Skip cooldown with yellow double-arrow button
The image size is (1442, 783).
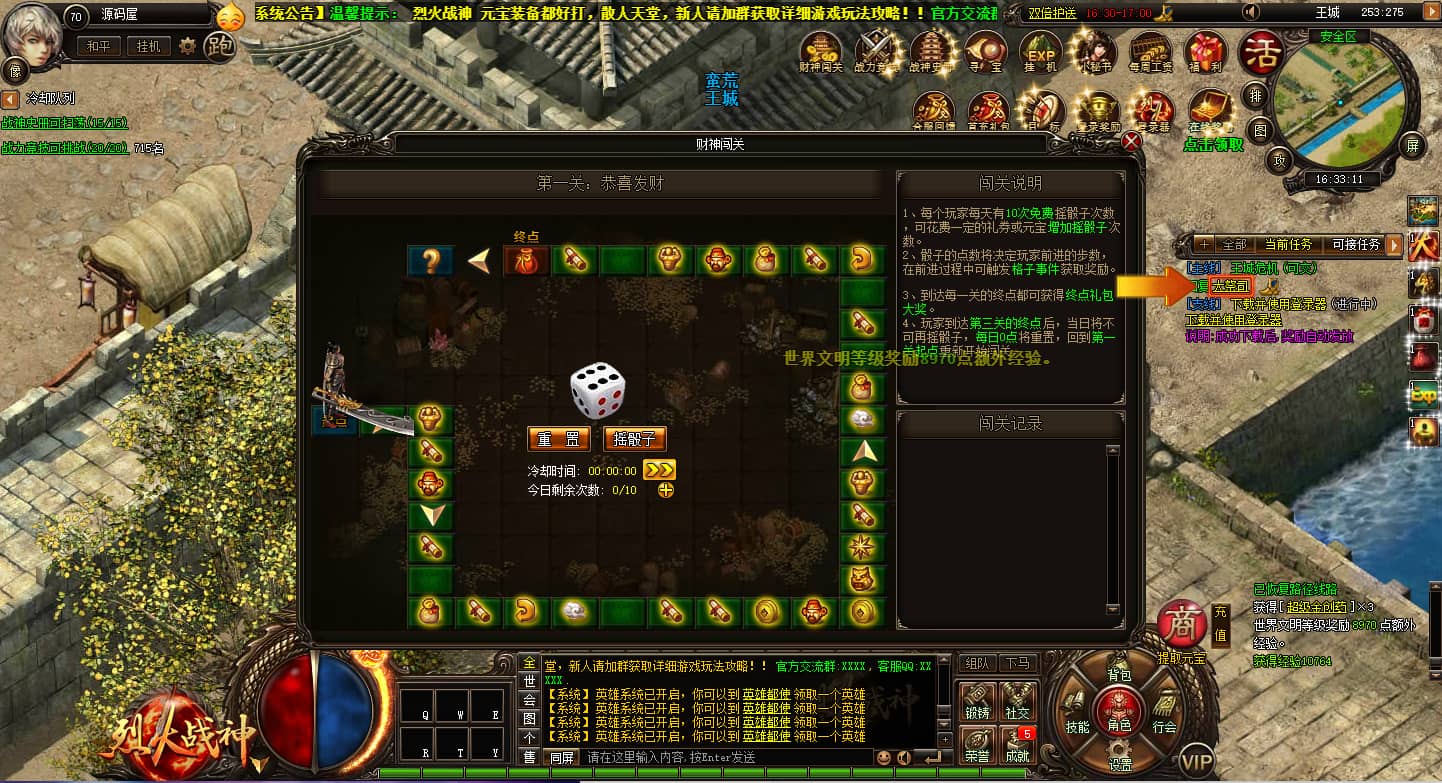[659, 470]
